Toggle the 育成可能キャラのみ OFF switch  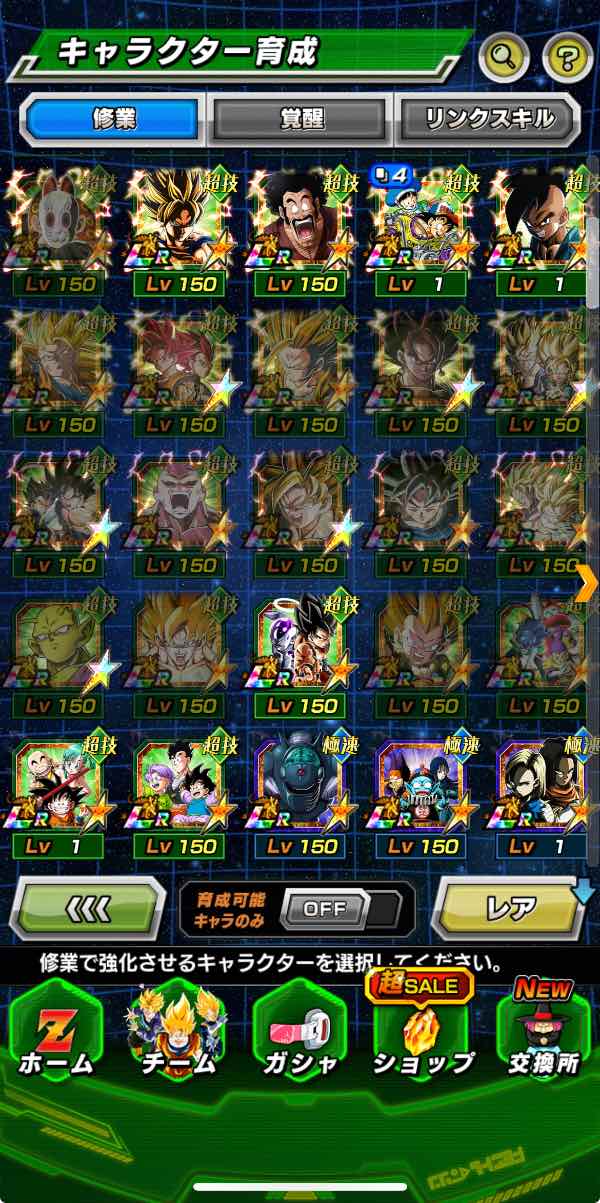[324, 909]
